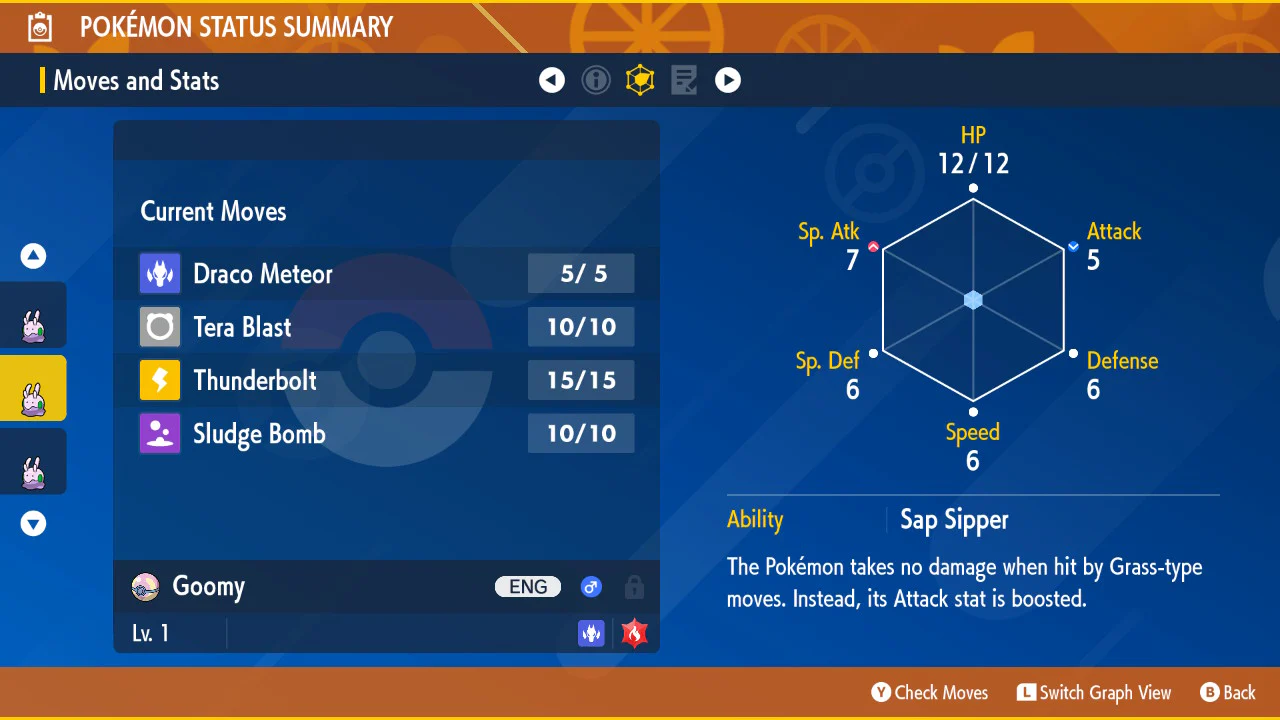Select the Thunderbolt move
This screenshot has width=1280, height=720.
(386, 381)
